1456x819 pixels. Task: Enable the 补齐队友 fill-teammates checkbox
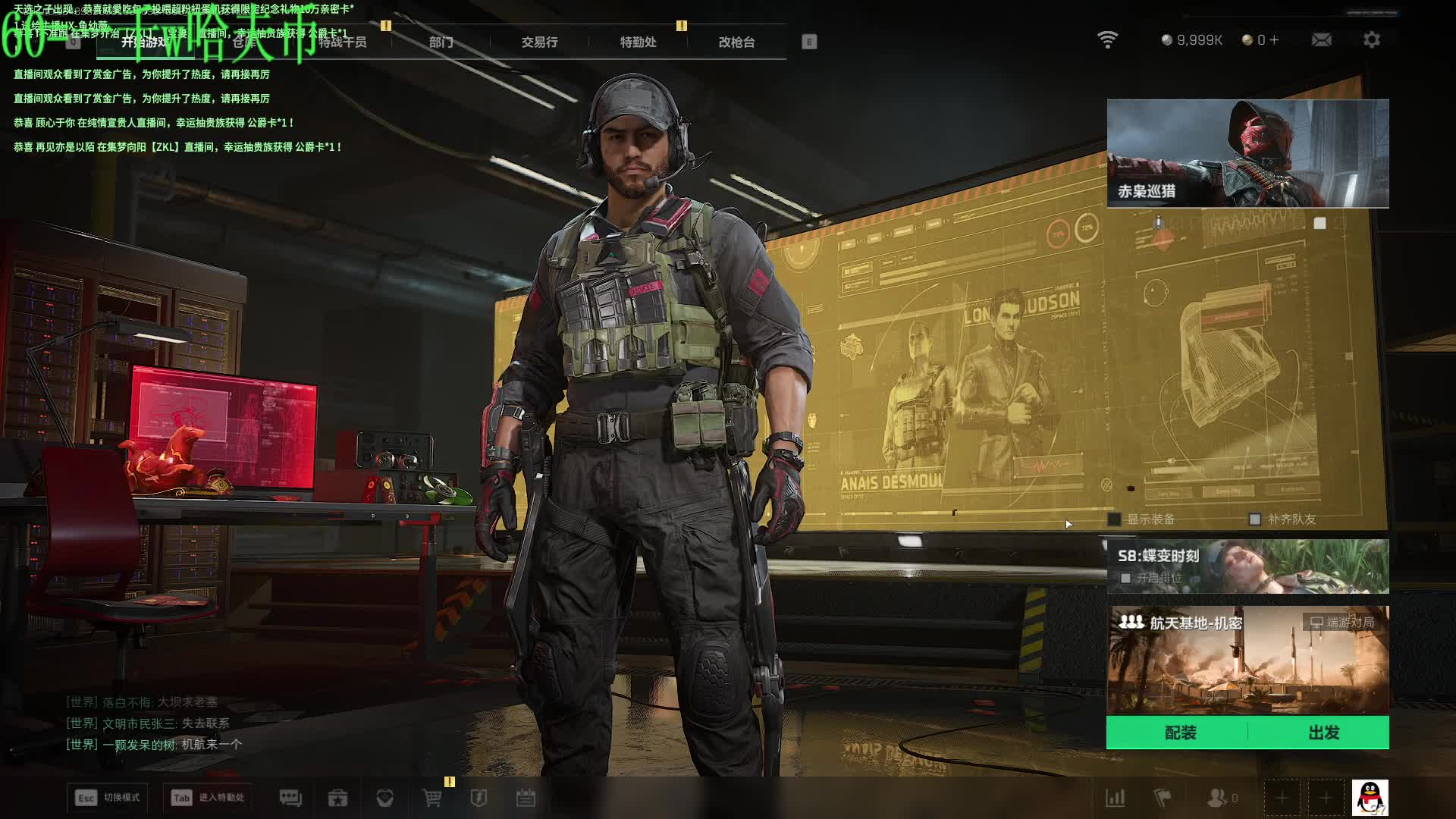point(1255,519)
